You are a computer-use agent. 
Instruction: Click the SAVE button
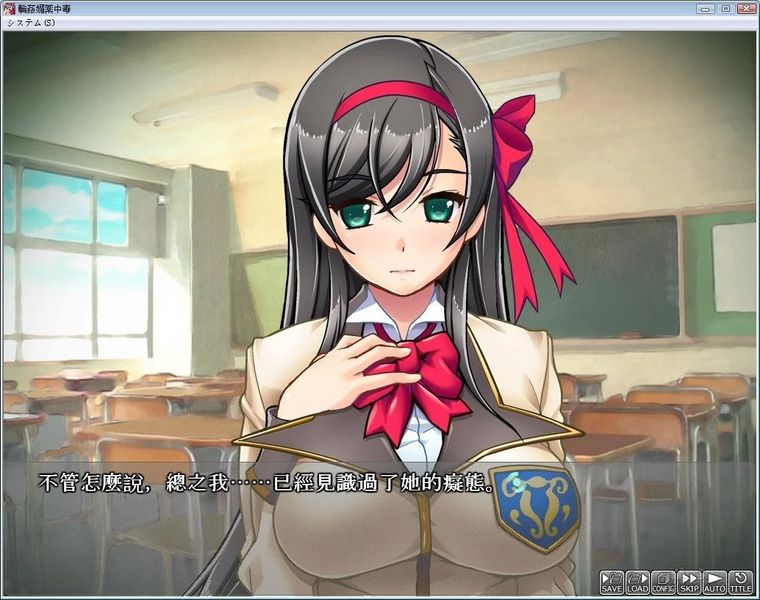pos(611,582)
